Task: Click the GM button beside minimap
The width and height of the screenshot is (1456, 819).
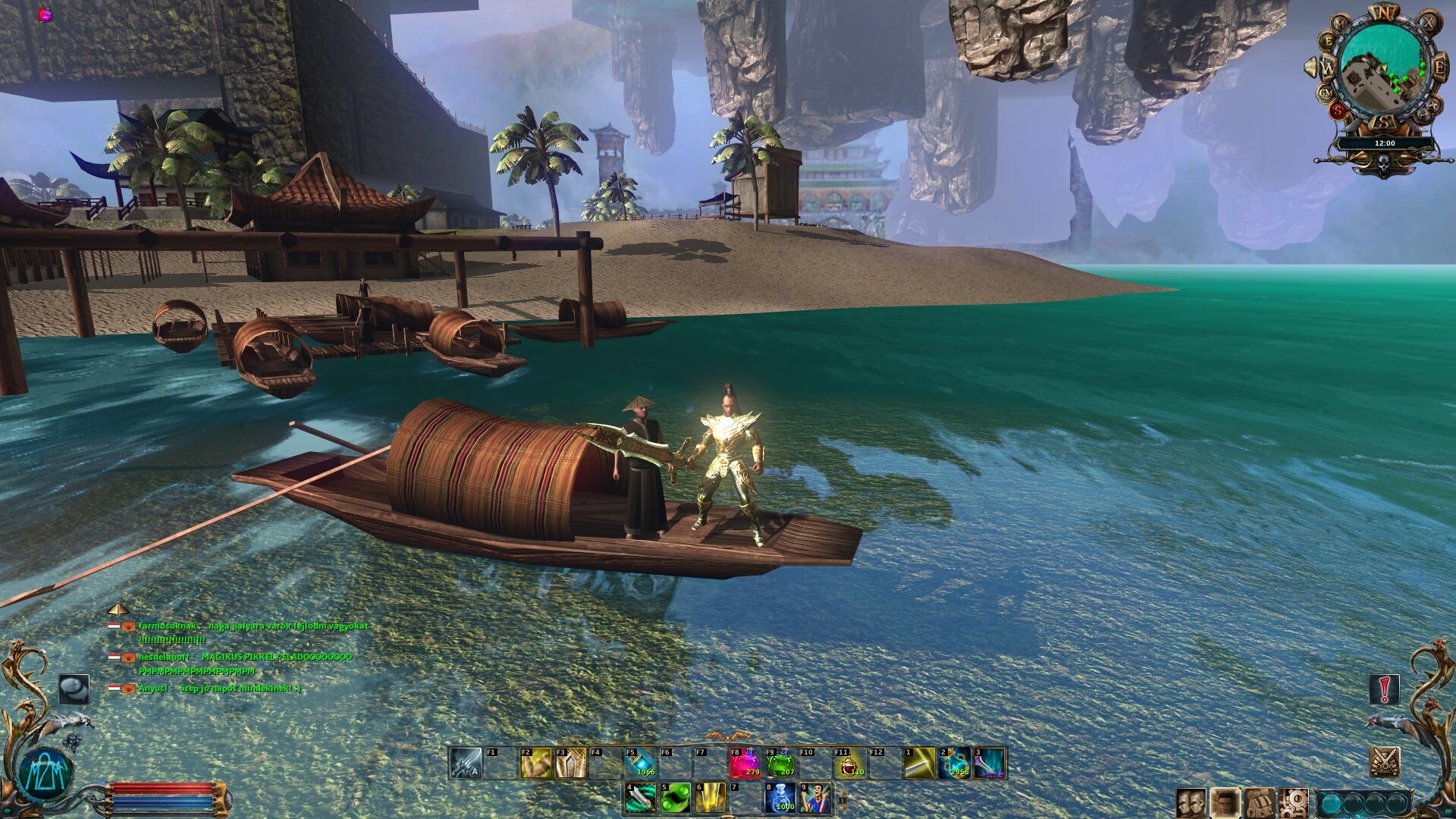Action: [x=1327, y=93]
